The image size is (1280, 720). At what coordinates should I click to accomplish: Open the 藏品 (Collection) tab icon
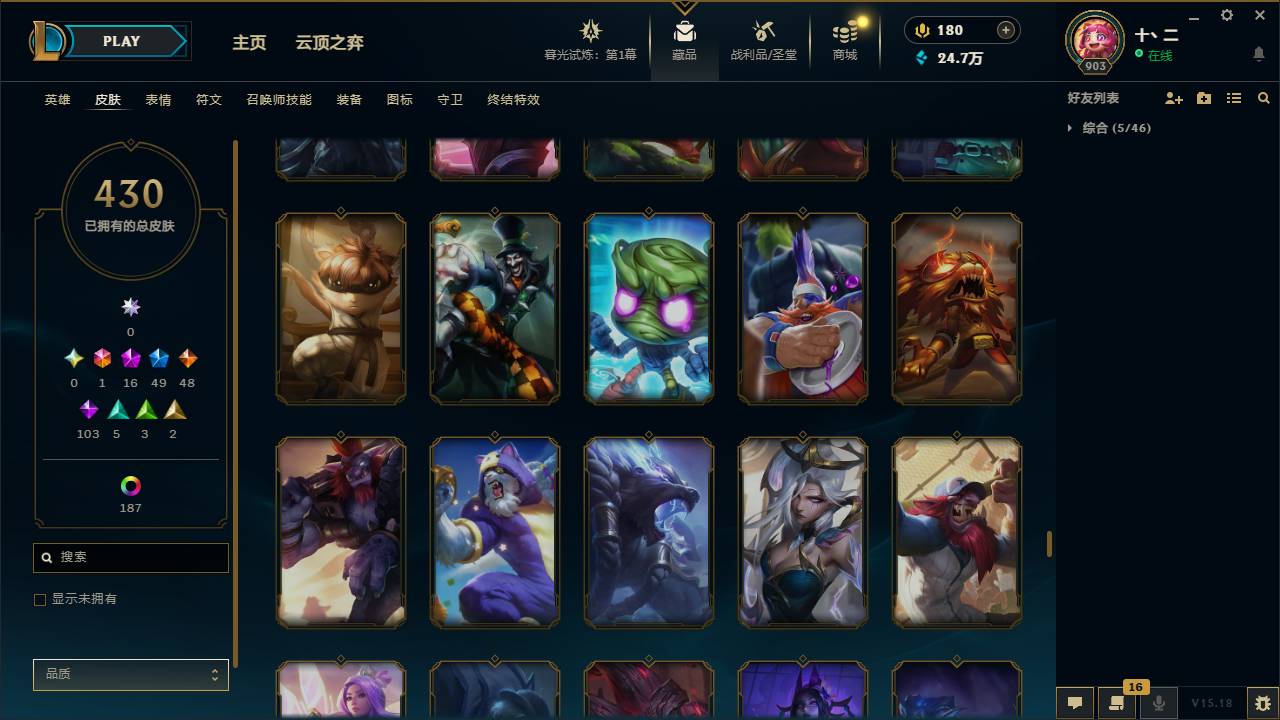(x=684, y=30)
